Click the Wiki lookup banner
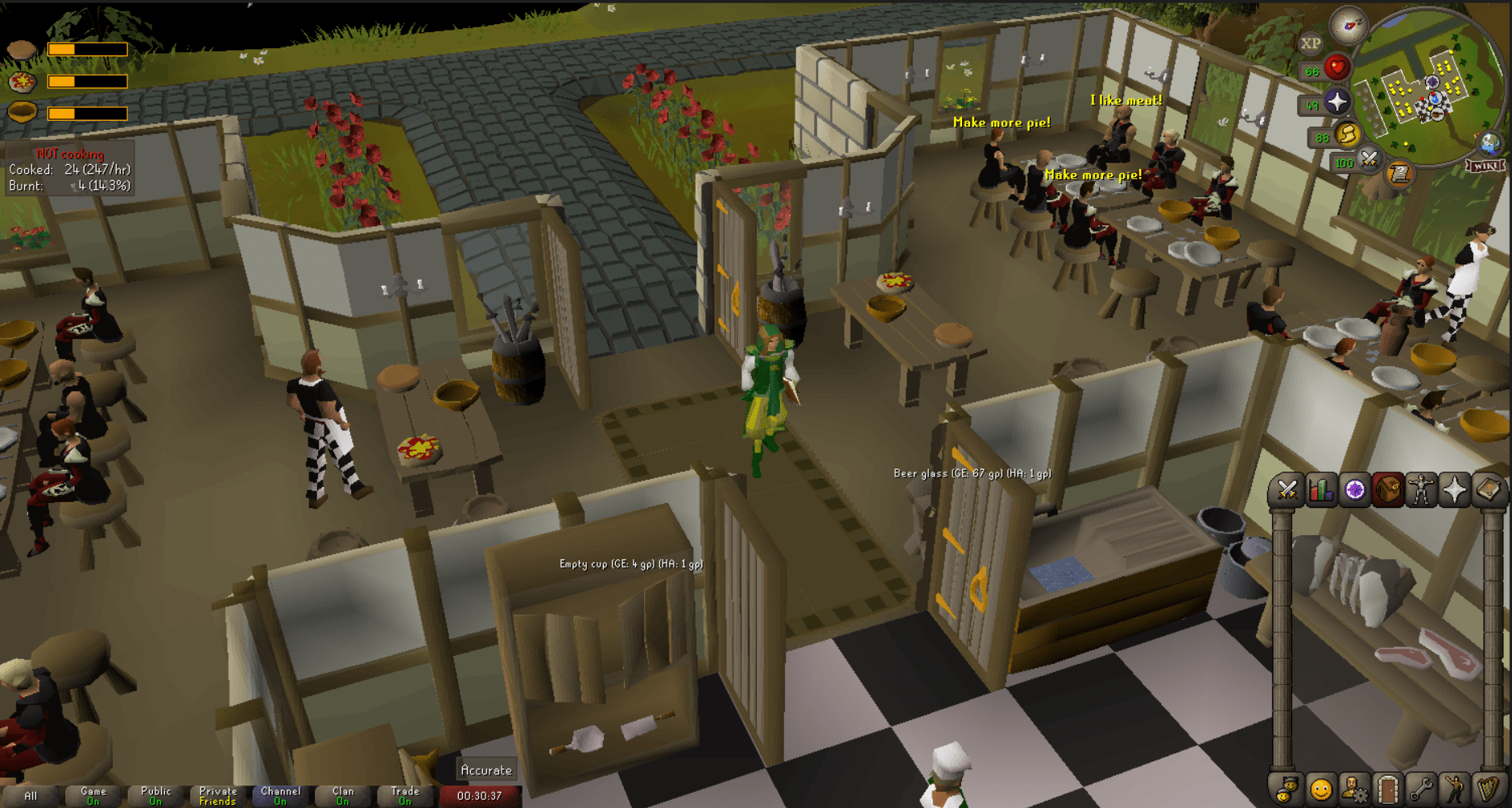The height and width of the screenshot is (808, 1512). point(1485,166)
